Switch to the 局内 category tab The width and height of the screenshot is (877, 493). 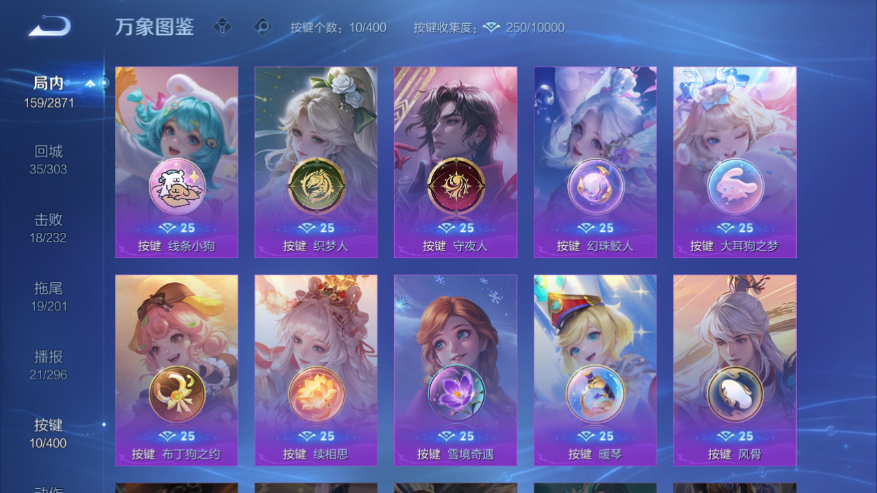pos(48,90)
